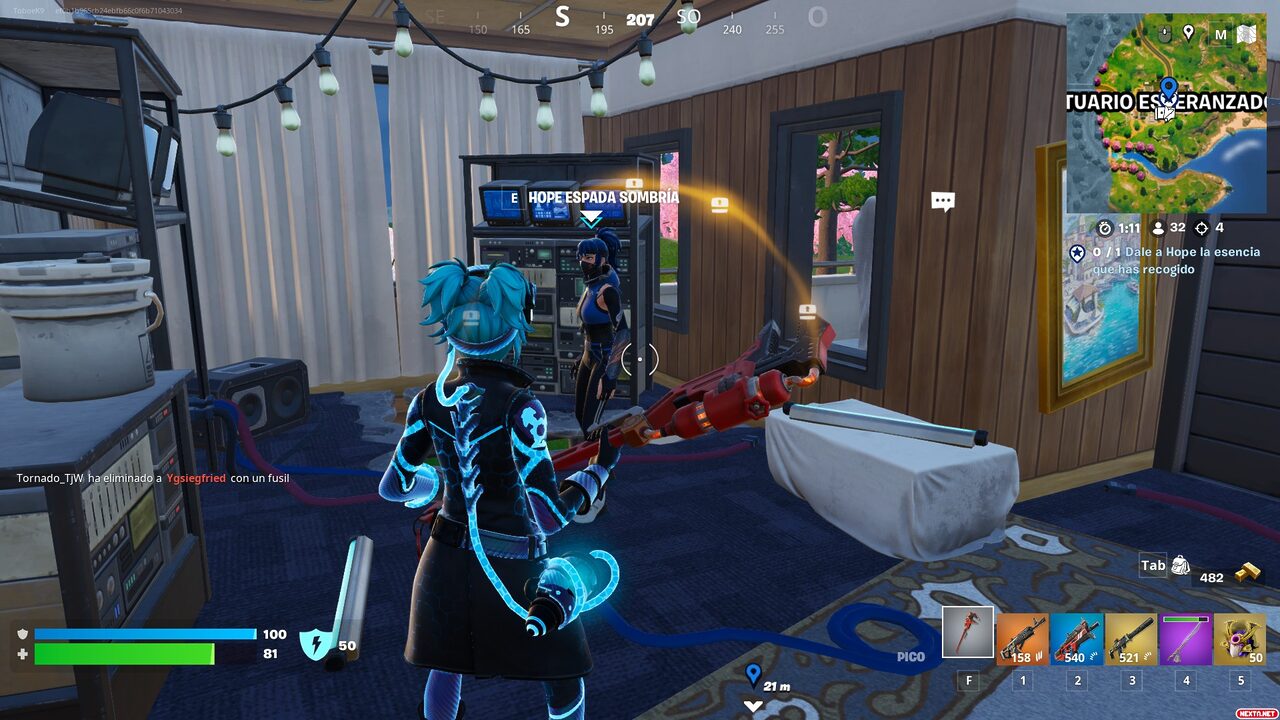This screenshot has height=720, width=1280.
Task: Open the speech bubble chat icon
Action: tap(942, 201)
